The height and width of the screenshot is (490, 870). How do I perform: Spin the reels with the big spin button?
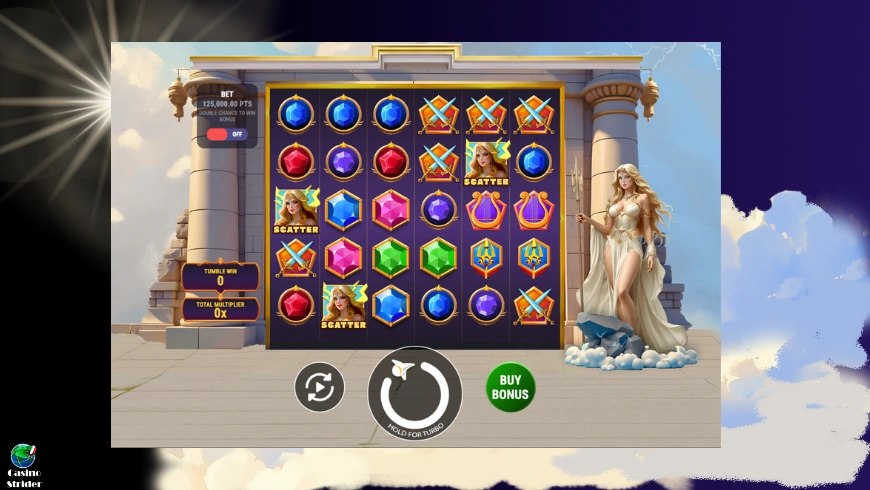(x=415, y=392)
